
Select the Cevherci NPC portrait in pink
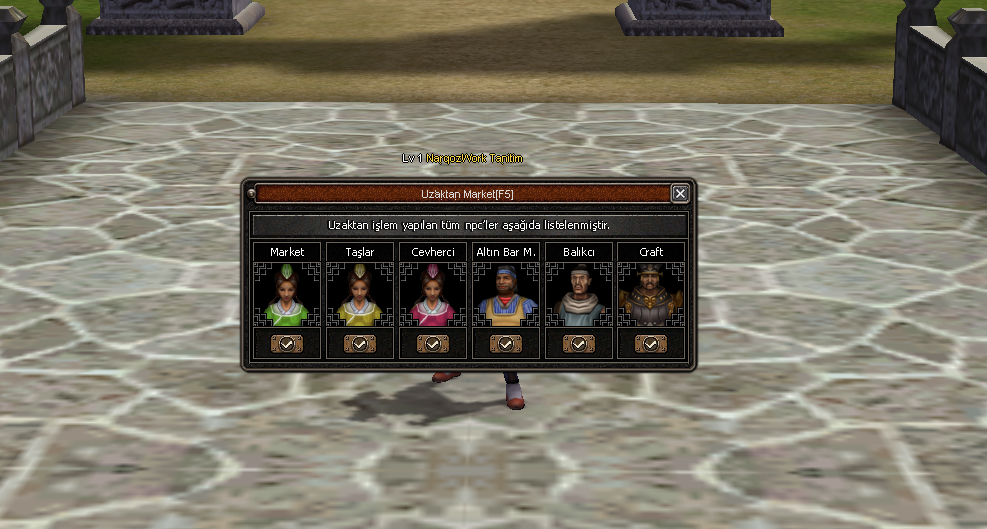point(433,296)
